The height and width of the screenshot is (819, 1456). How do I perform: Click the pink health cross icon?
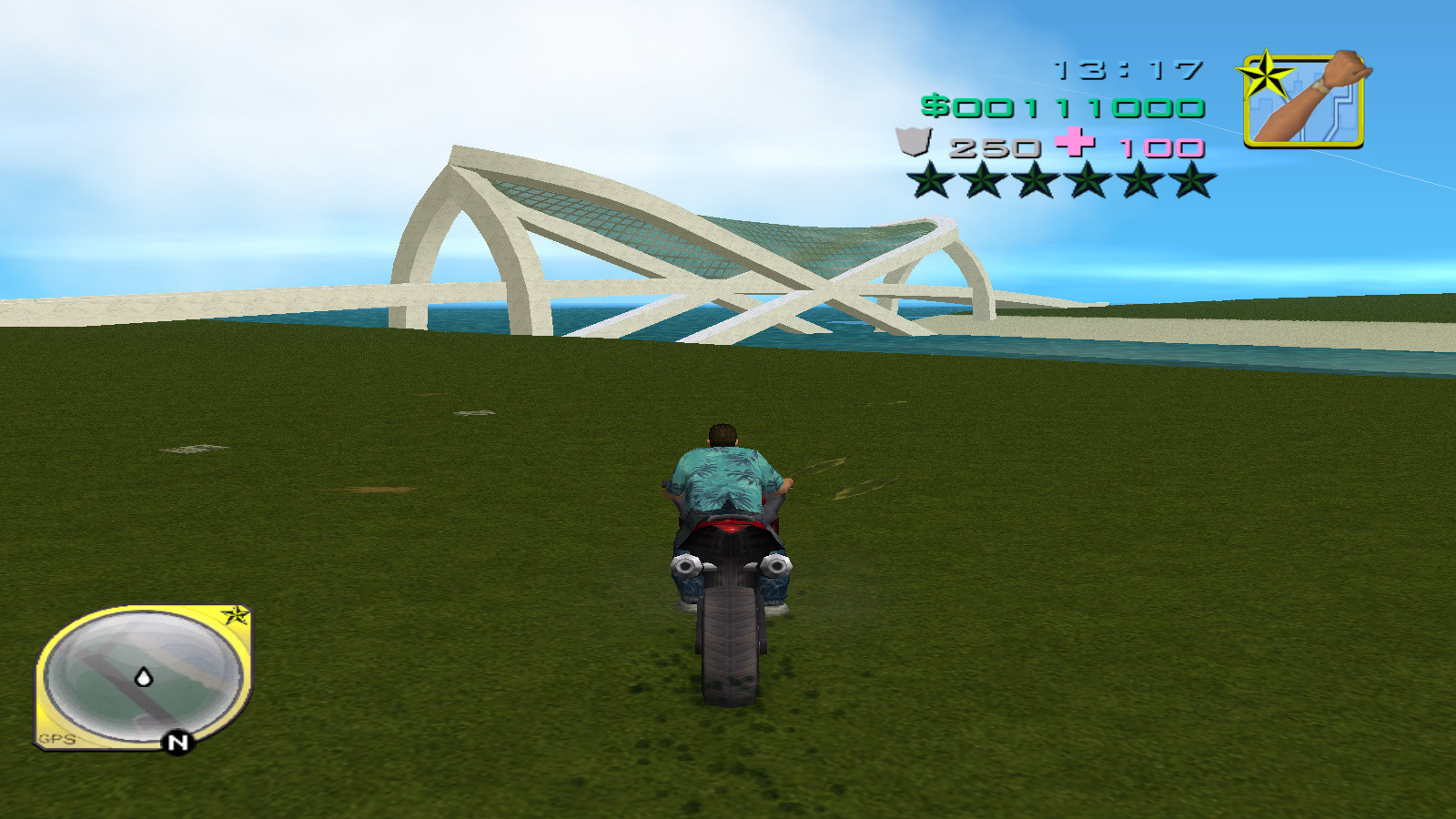tap(1074, 144)
